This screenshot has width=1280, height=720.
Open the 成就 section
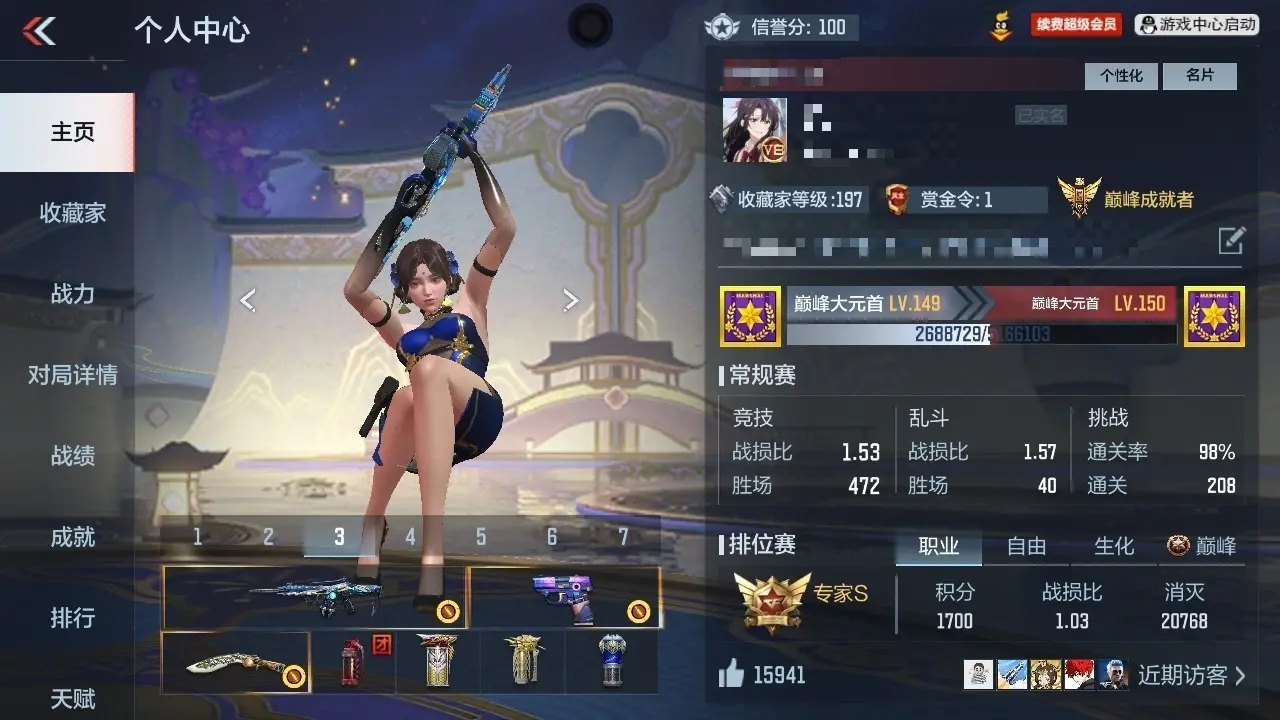coord(72,537)
